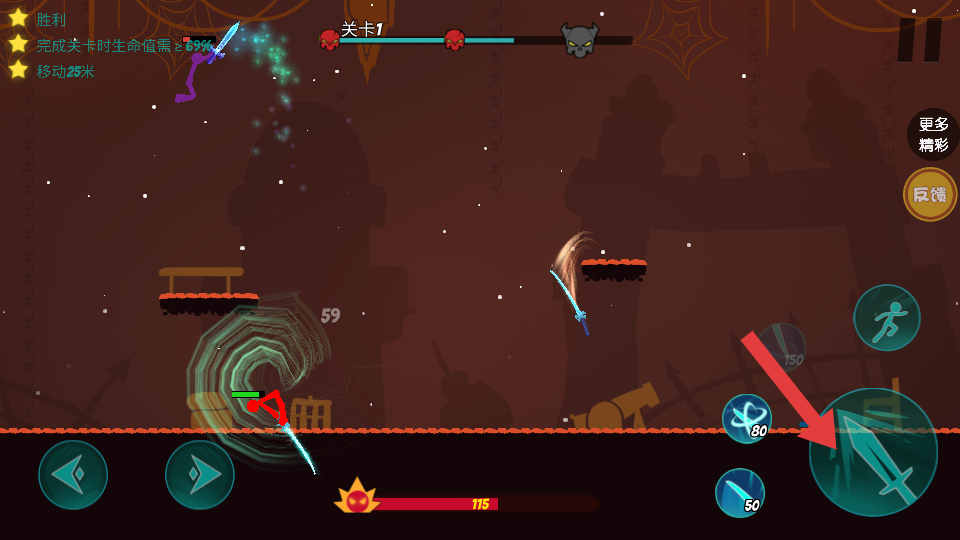Tap the move left arrow button
960x540 pixels.
click(73, 475)
